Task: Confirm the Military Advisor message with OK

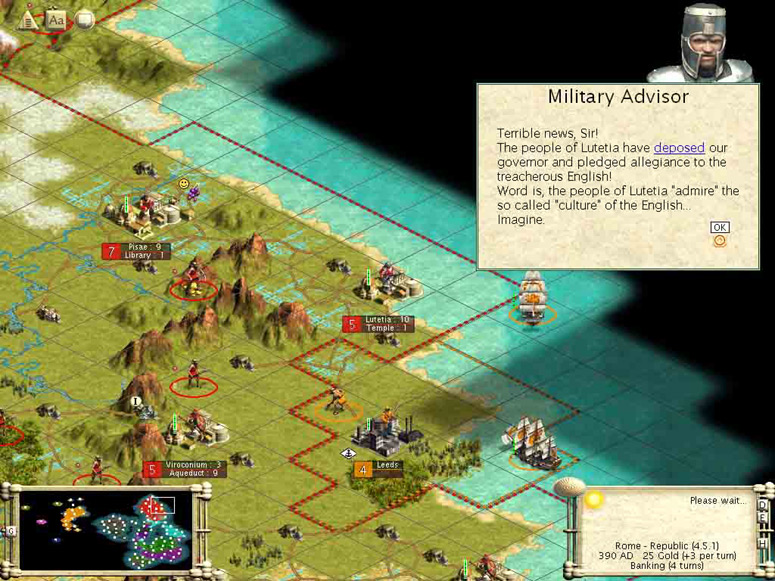Action: (719, 227)
